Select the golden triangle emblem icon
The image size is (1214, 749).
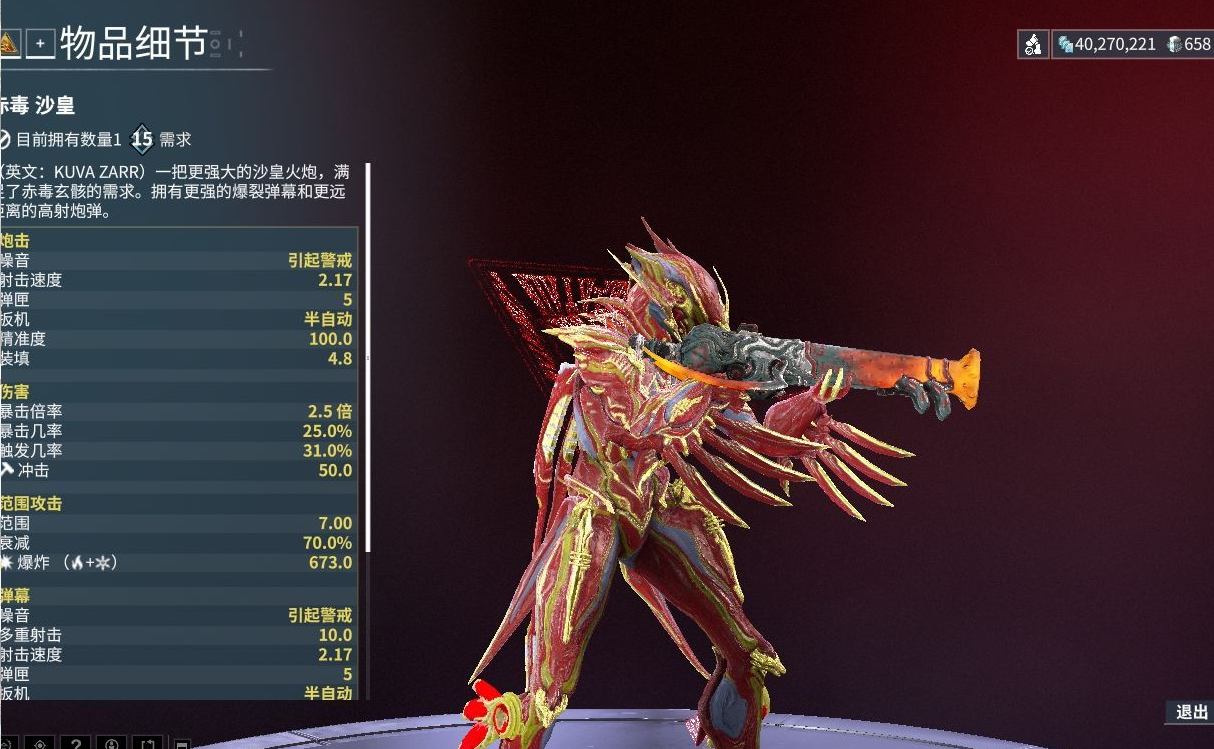[x=8, y=43]
